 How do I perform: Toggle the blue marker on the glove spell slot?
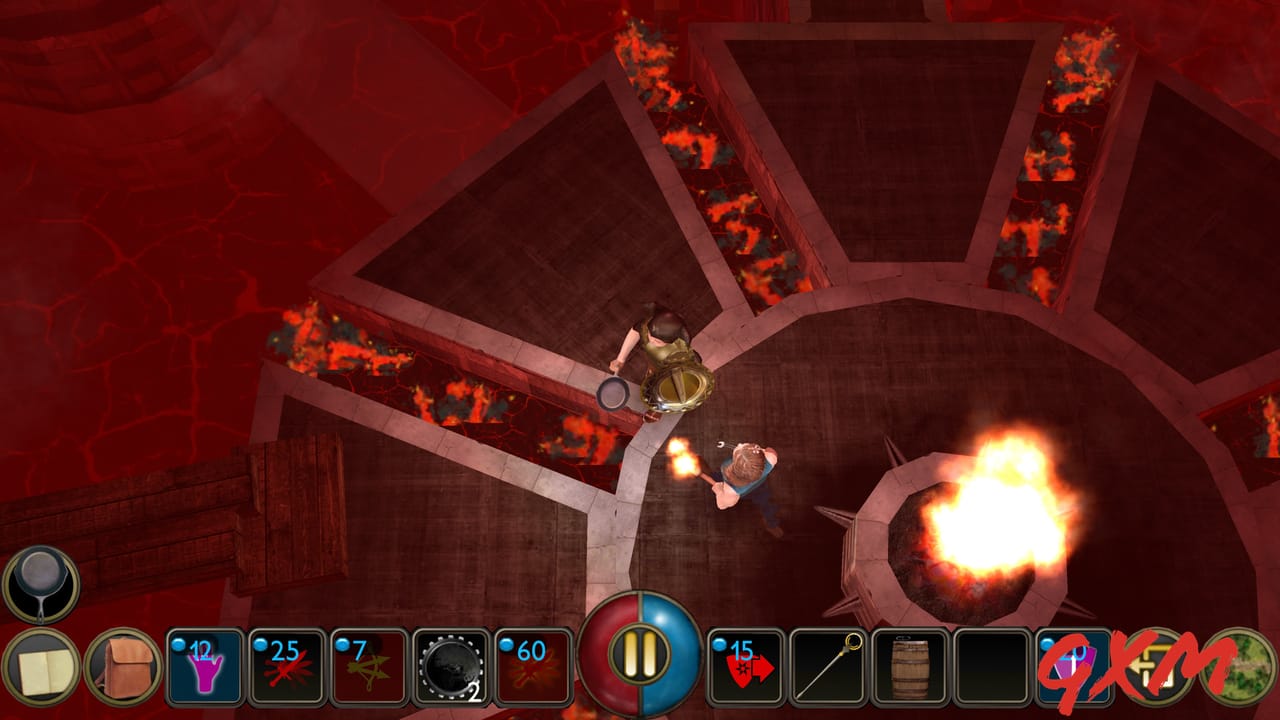tap(178, 644)
